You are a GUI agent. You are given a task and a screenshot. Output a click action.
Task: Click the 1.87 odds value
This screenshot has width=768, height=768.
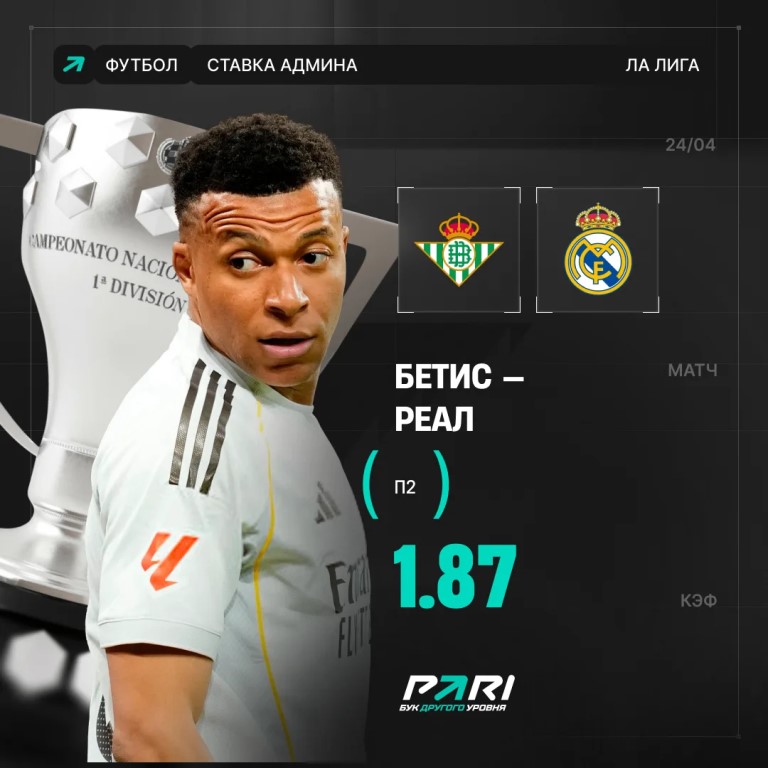coord(454,579)
